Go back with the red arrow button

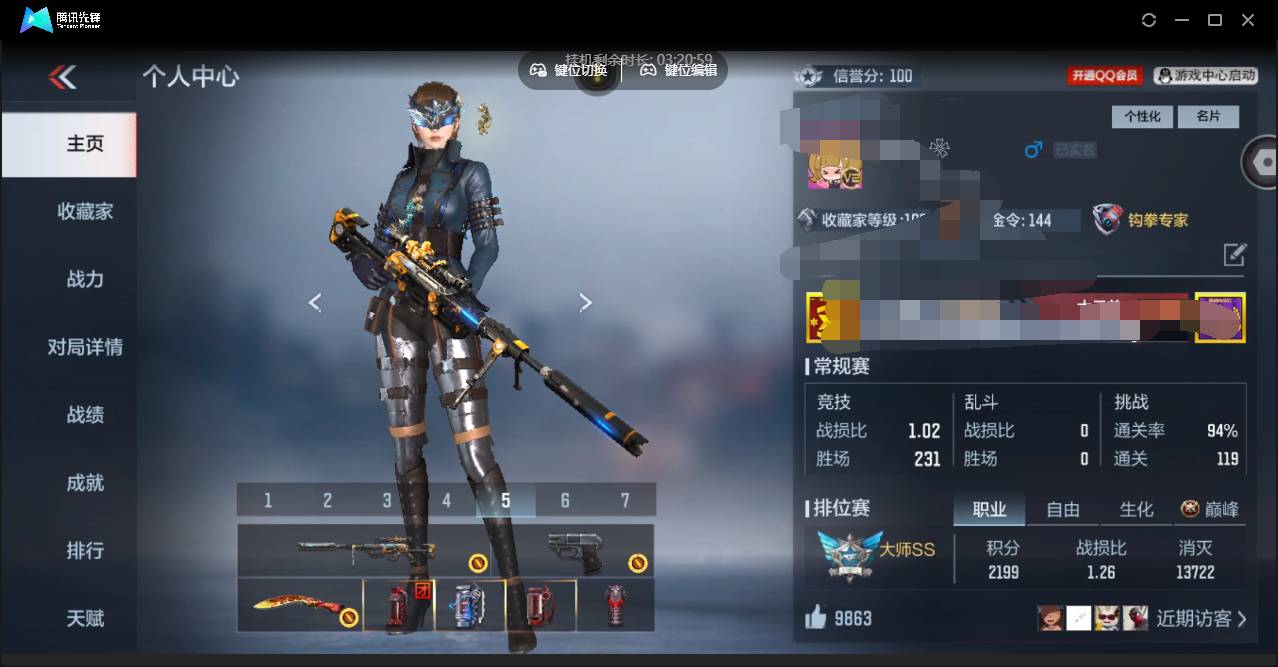click(63, 77)
